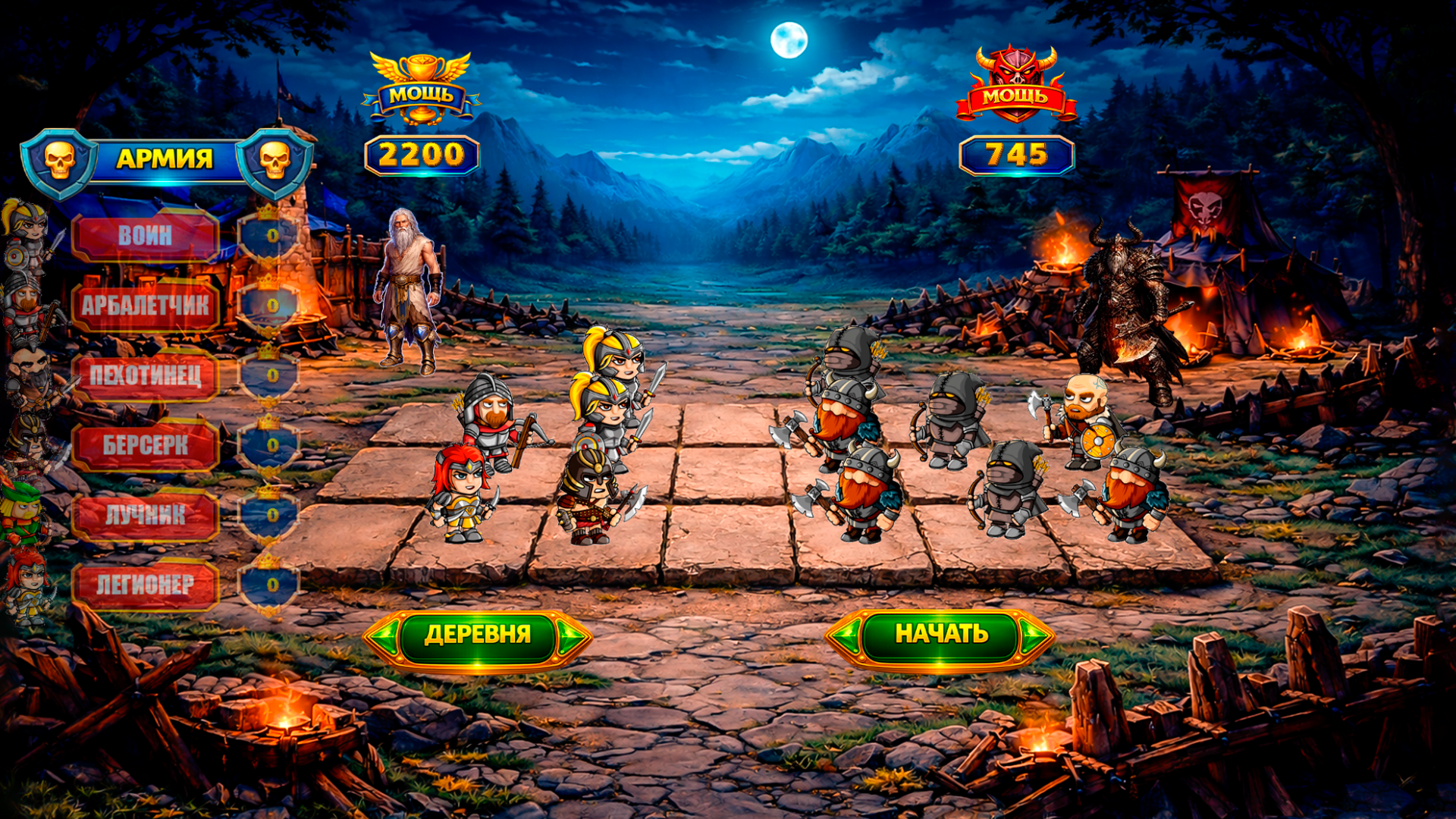Select the ПЕХОТИНЕЦ unit entry
Viewport: 1456px width, 819px height.
[x=148, y=375]
